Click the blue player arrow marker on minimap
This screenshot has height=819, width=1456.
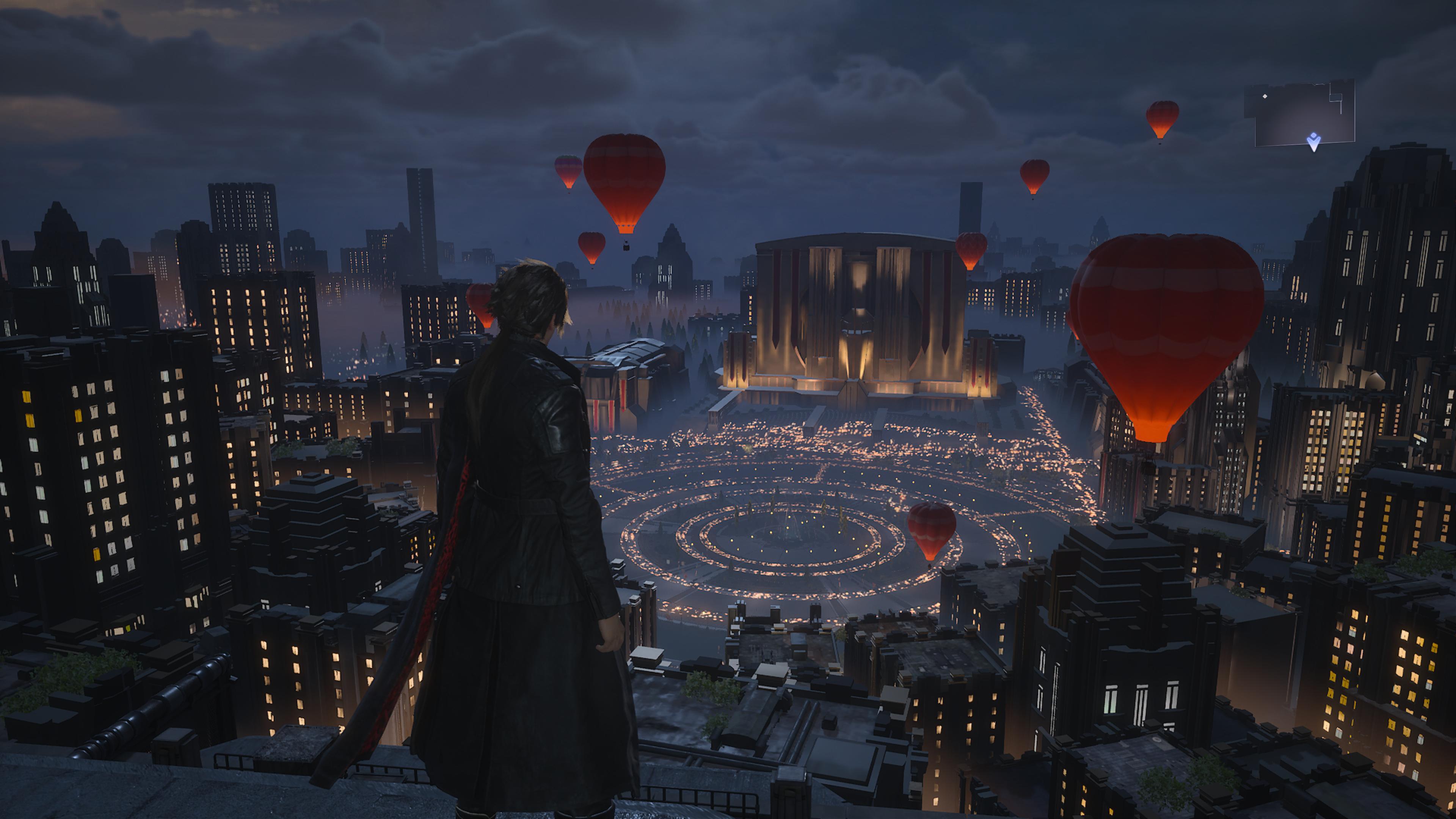(x=1313, y=141)
